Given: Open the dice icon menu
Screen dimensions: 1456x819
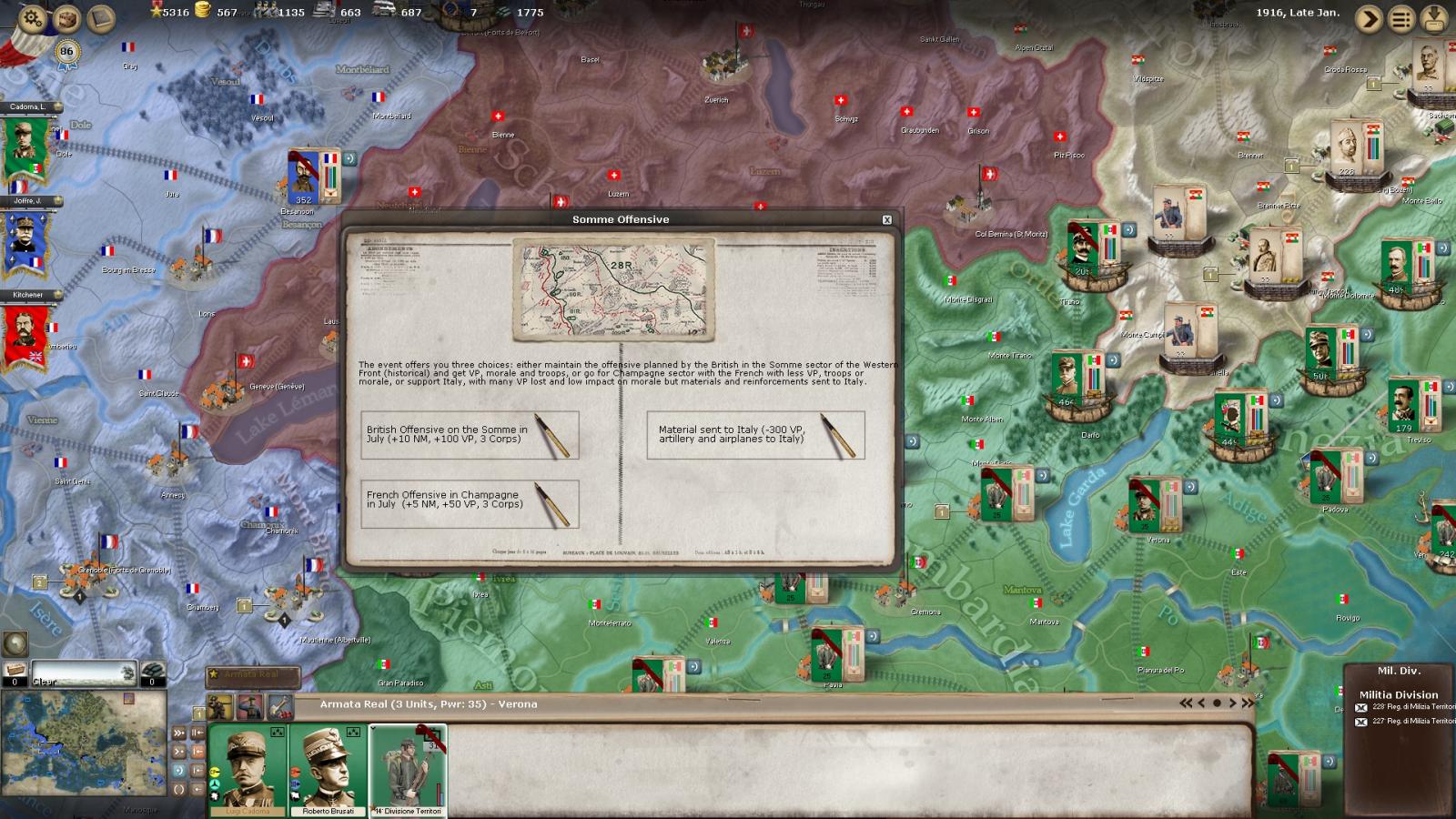Looking at the screenshot, I should coord(66,18).
